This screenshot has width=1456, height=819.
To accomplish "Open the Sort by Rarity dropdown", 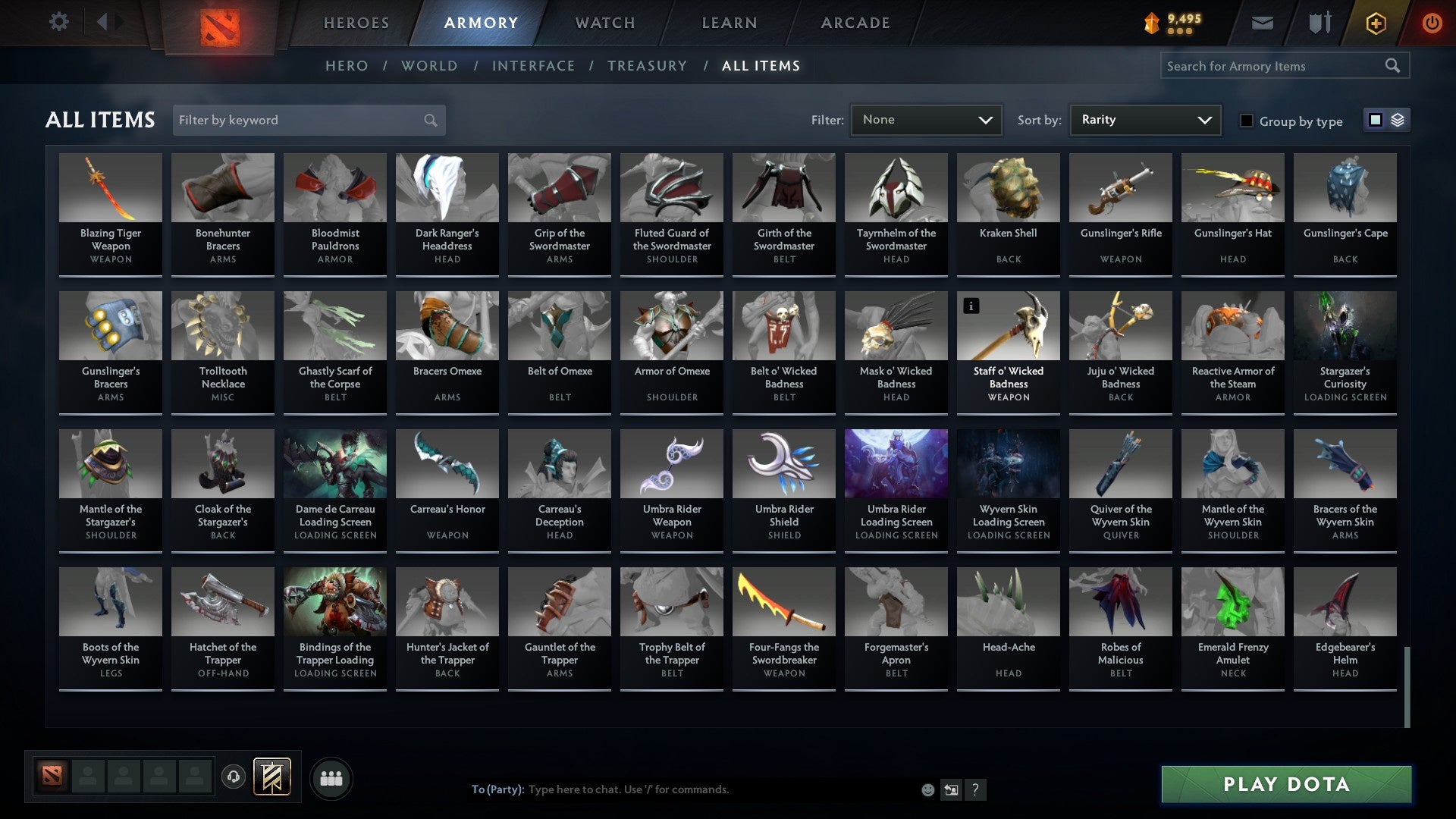I will 1144,119.
